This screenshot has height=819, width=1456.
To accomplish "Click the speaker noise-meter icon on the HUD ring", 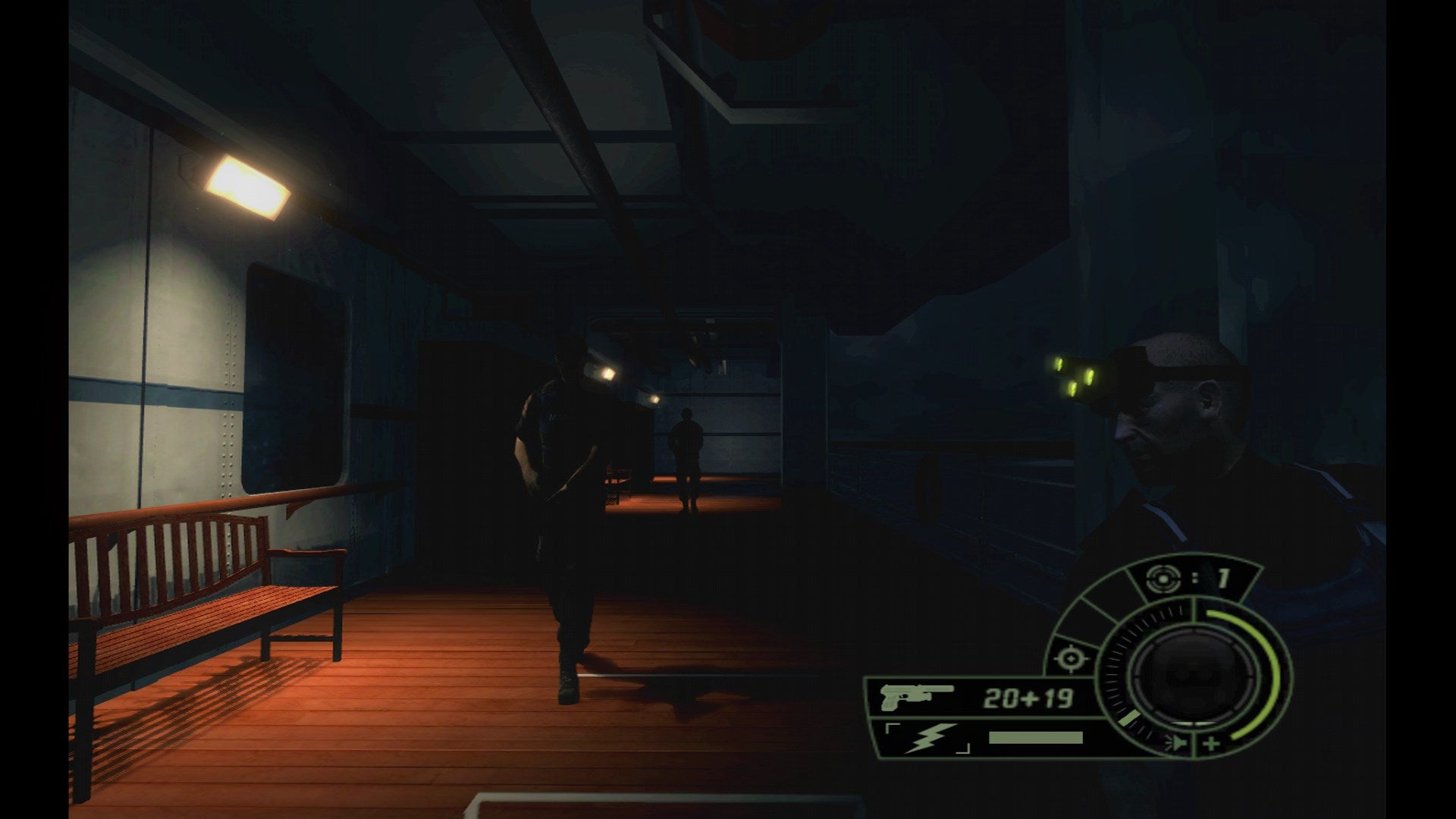I will (1176, 743).
